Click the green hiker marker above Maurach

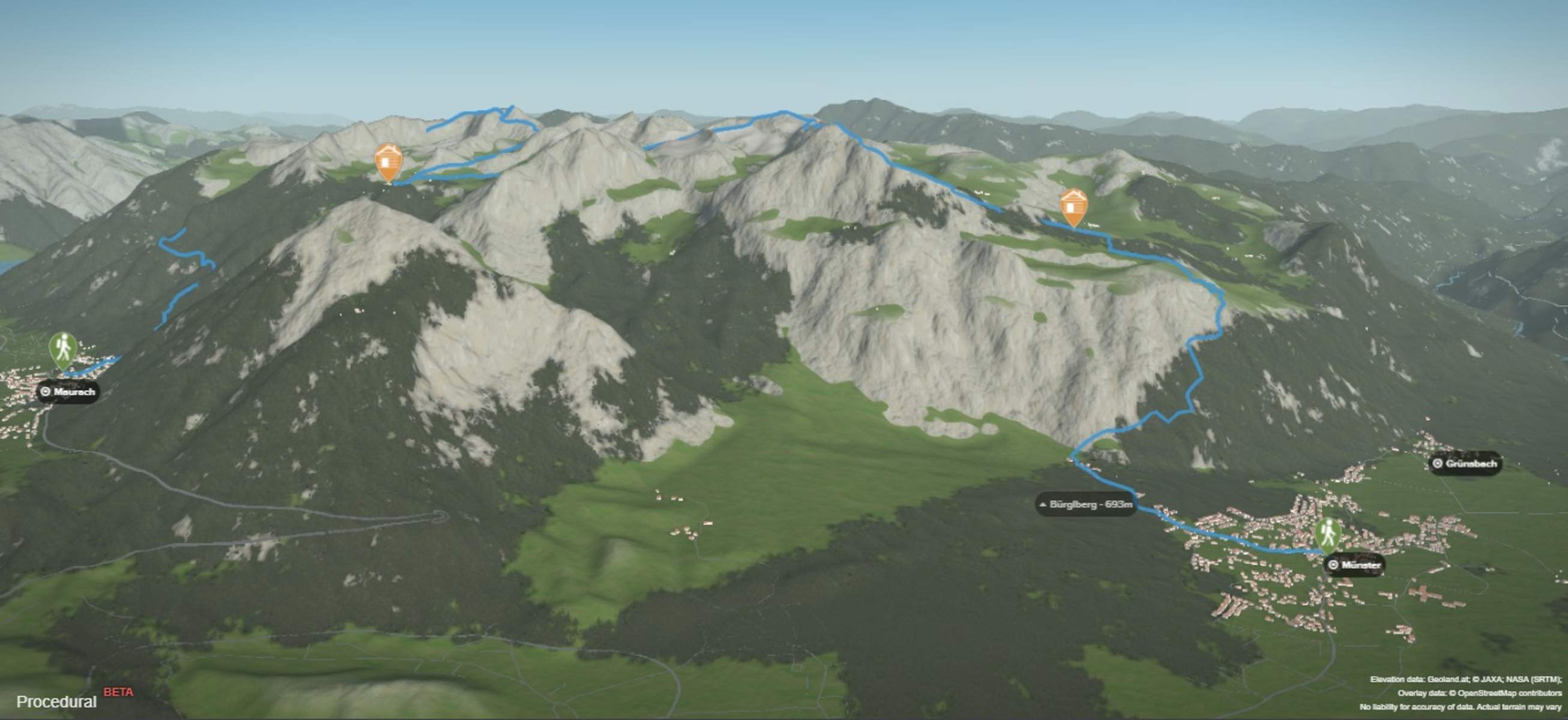coord(62,350)
